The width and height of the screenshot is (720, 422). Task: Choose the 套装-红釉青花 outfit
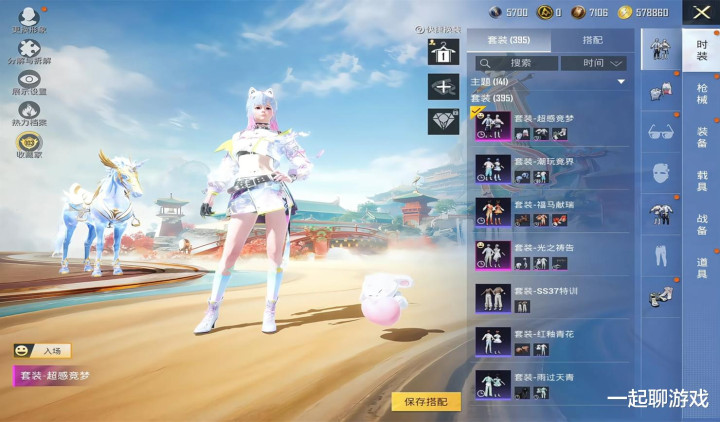point(550,341)
